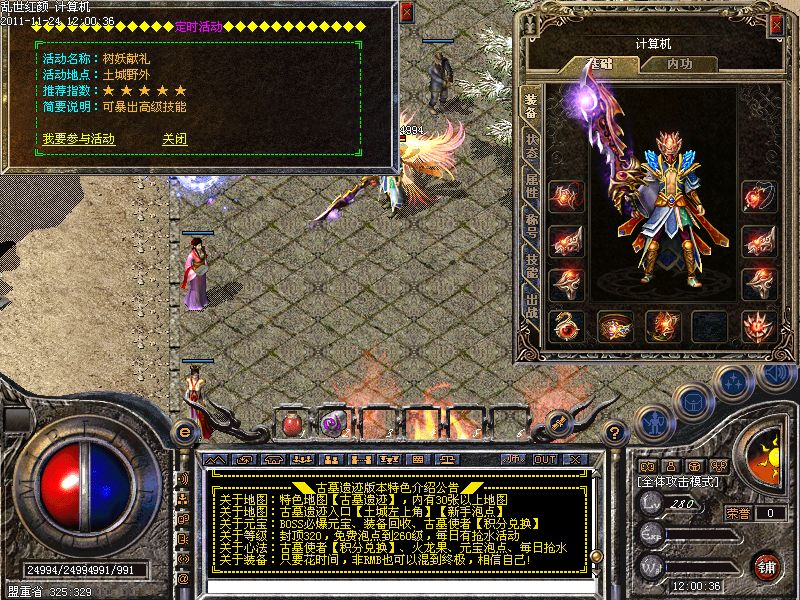Open the red 铺 shop button

point(767,566)
